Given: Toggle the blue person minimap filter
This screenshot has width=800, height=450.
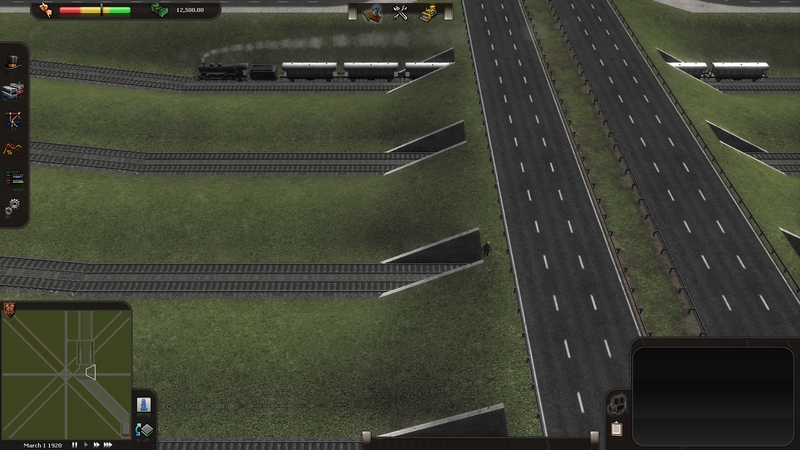Looking at the screenshot, I should click(x=142, y=405).
